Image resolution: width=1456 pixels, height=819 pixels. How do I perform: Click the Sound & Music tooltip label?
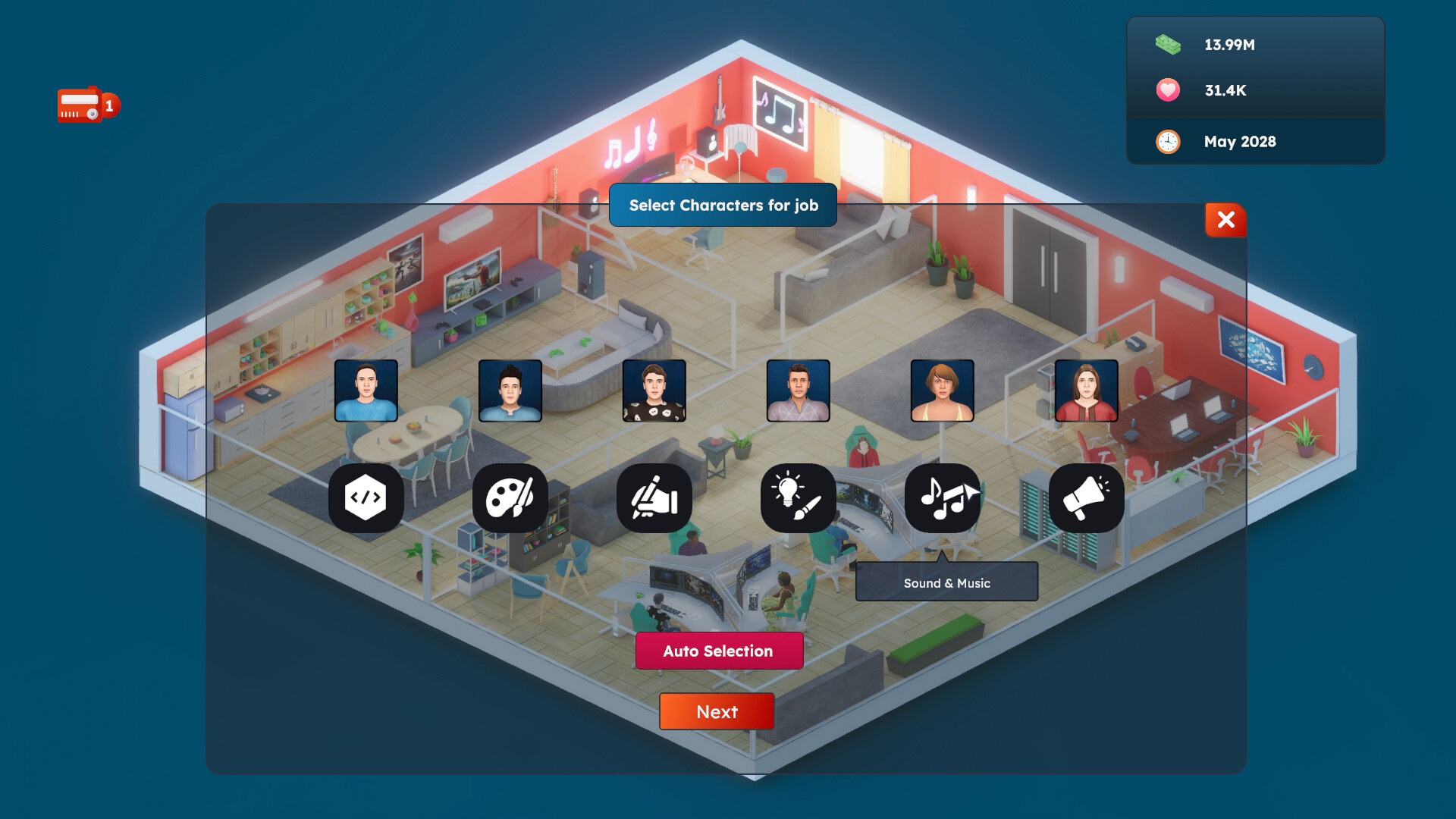click(x=946, y=582)
